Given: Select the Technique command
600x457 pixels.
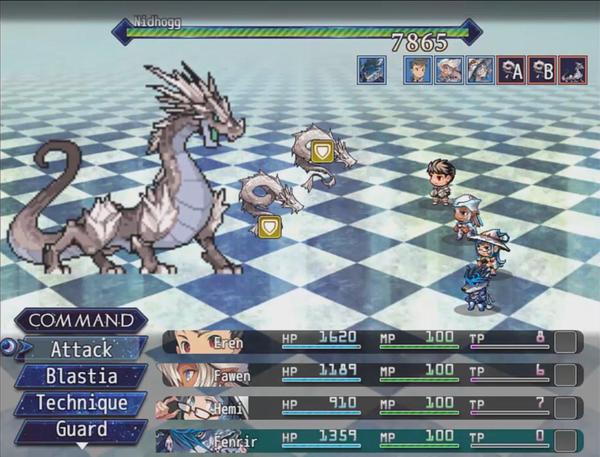Looking at the screenshot, I should (82, 404).
